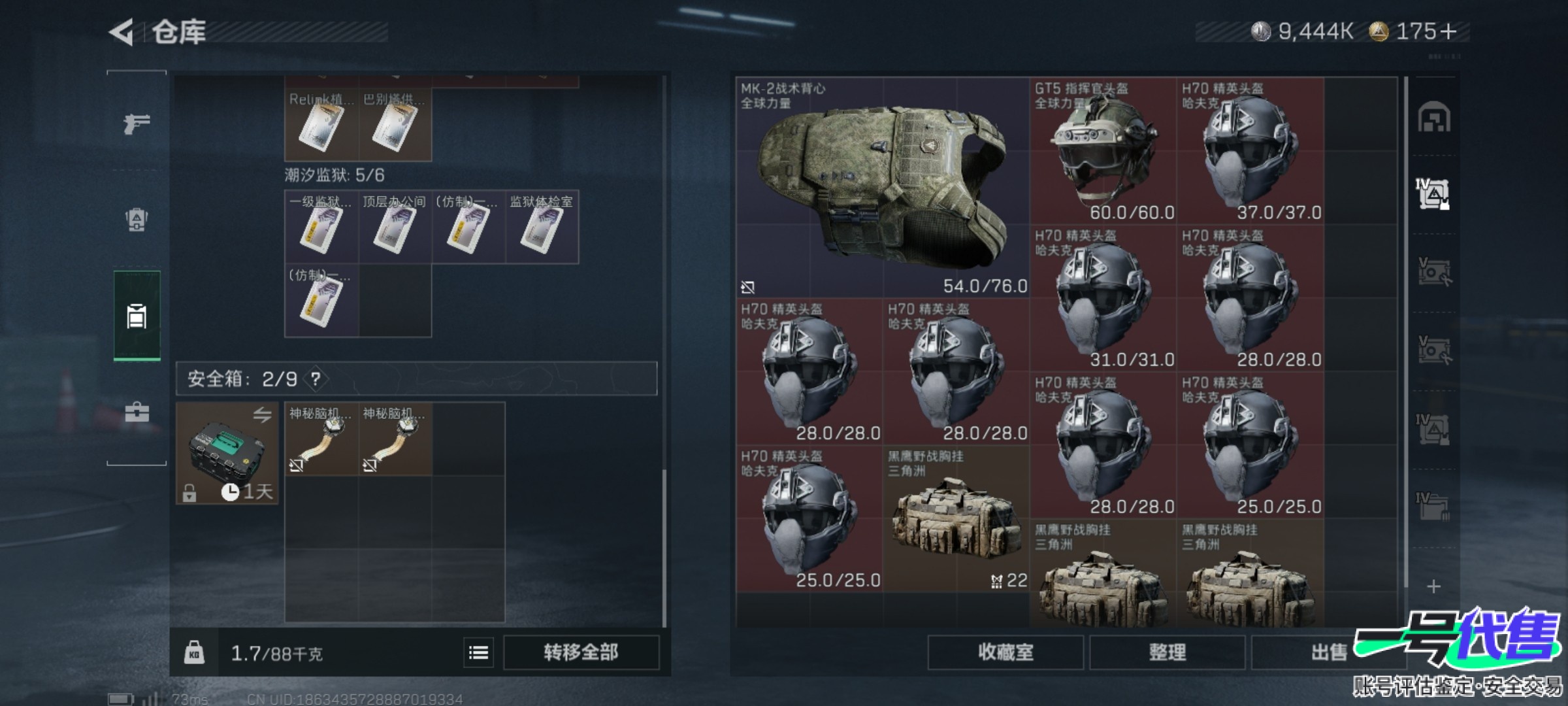Select the H70 helmet with 37.0/37.0 durability
The image size is (1568, 706).
(x=1250, y=152)
